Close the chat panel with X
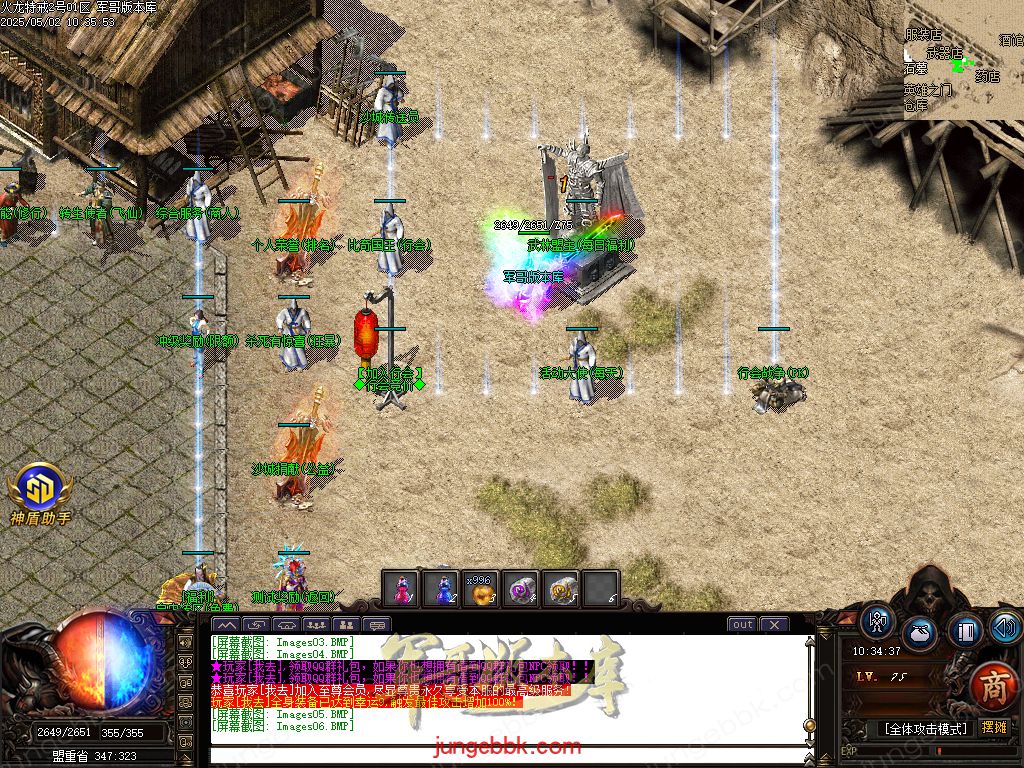 (x=773, y=624)
